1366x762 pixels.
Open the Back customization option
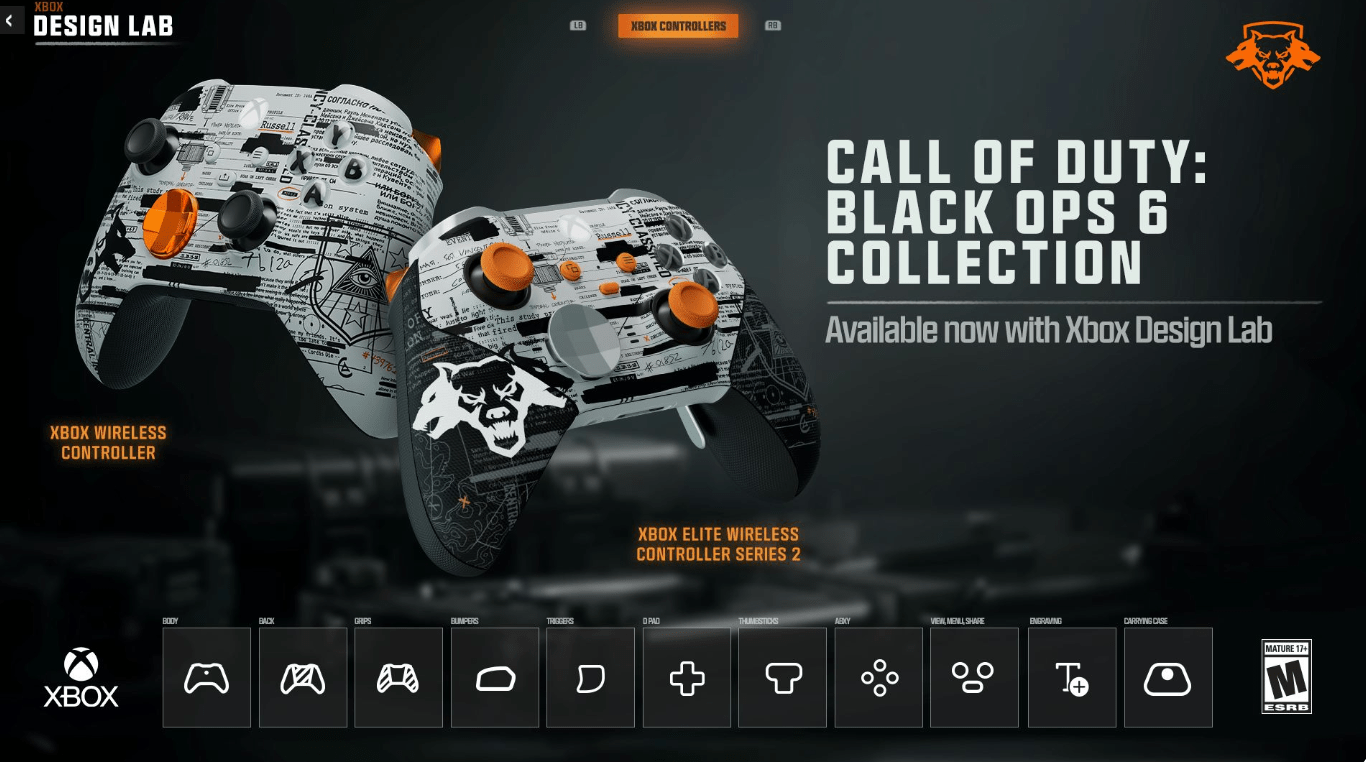click(302, 677)
